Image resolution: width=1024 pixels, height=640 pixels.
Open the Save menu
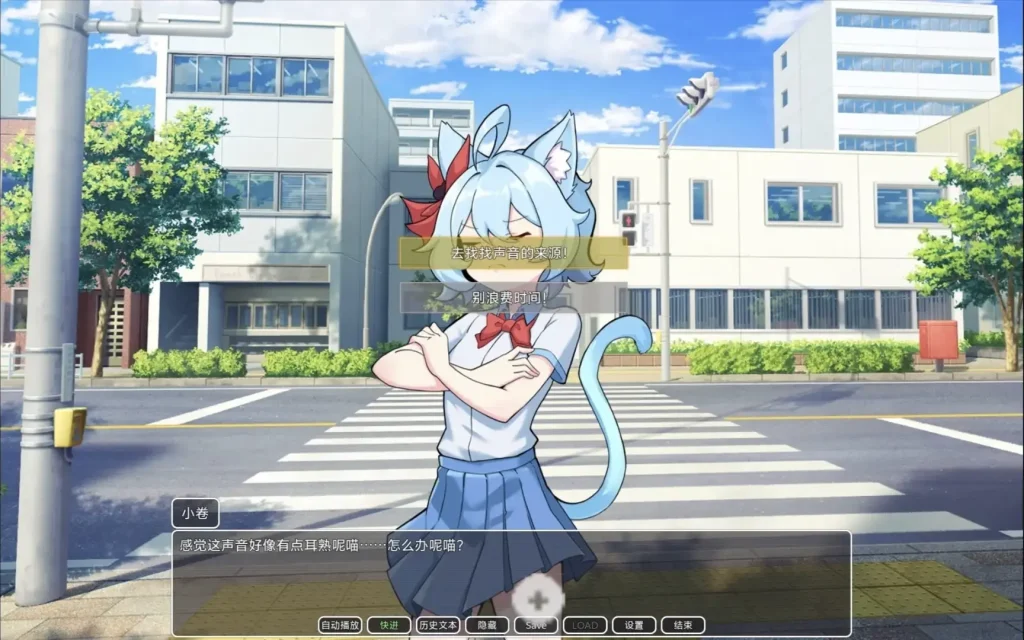[536, 625]
